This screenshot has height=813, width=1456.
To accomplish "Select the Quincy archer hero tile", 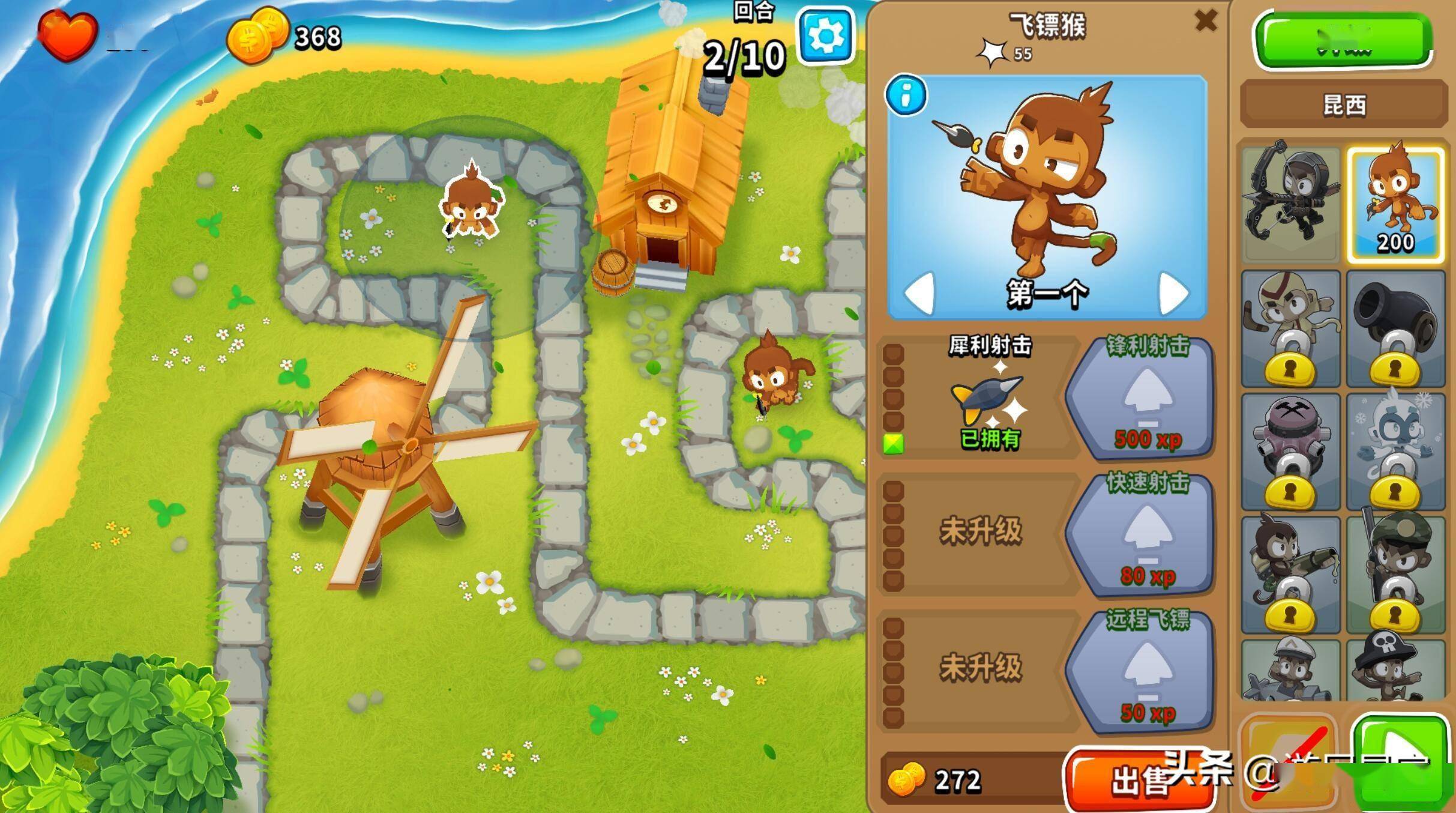I will point(1290,204).
